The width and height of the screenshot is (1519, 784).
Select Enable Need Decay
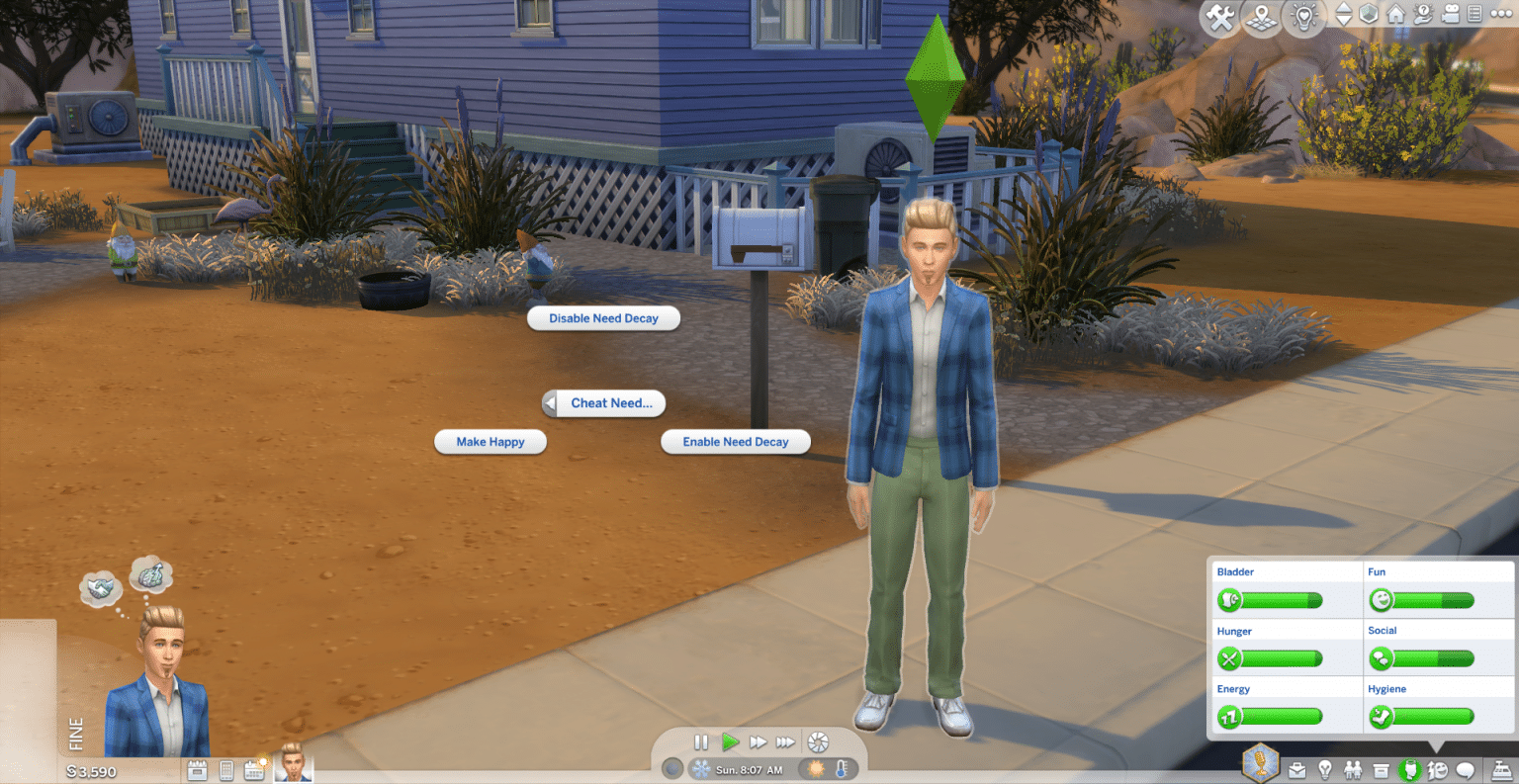(x=736, y=442)
